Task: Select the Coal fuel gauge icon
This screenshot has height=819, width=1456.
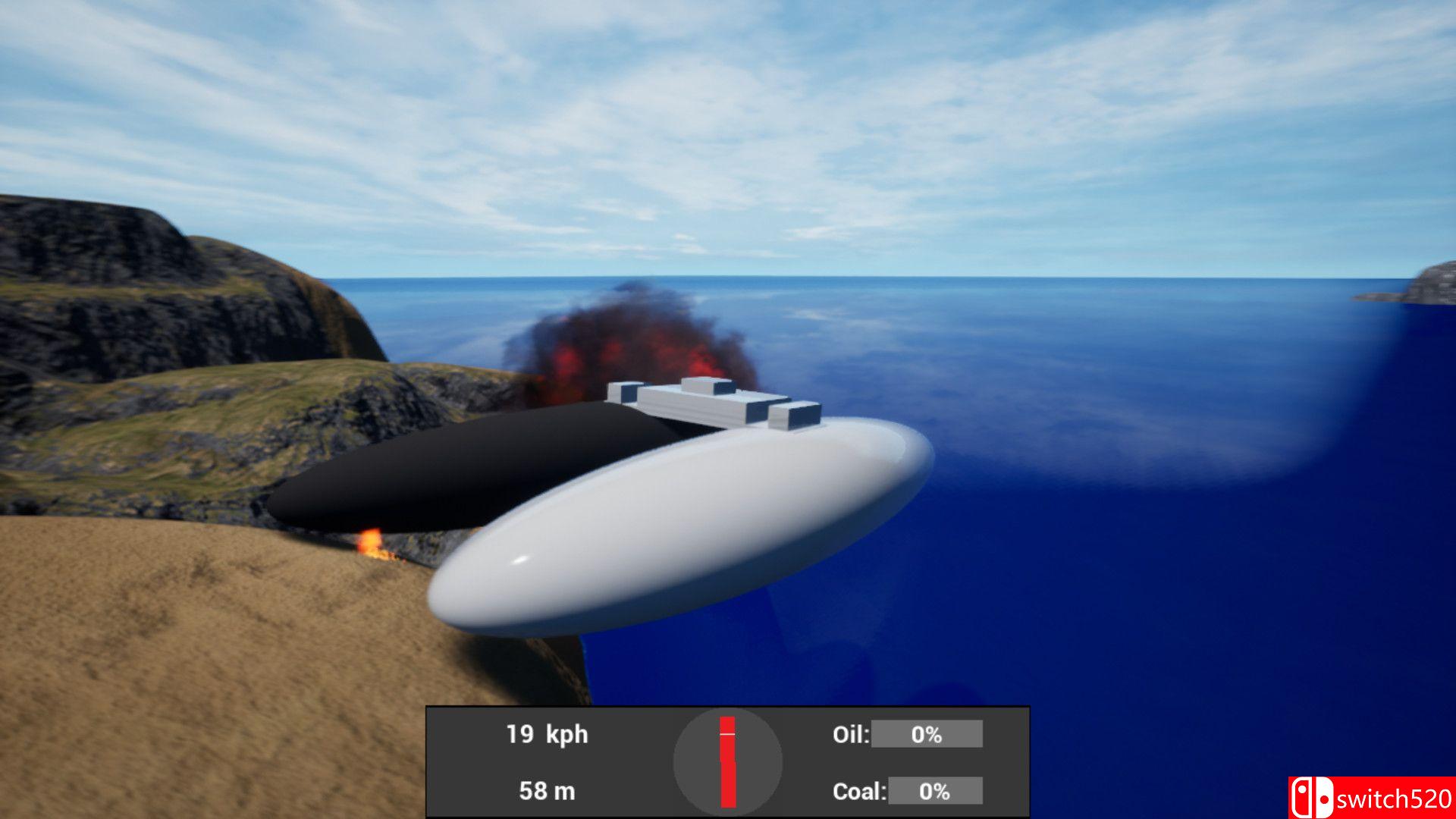Action: (860, 790)
